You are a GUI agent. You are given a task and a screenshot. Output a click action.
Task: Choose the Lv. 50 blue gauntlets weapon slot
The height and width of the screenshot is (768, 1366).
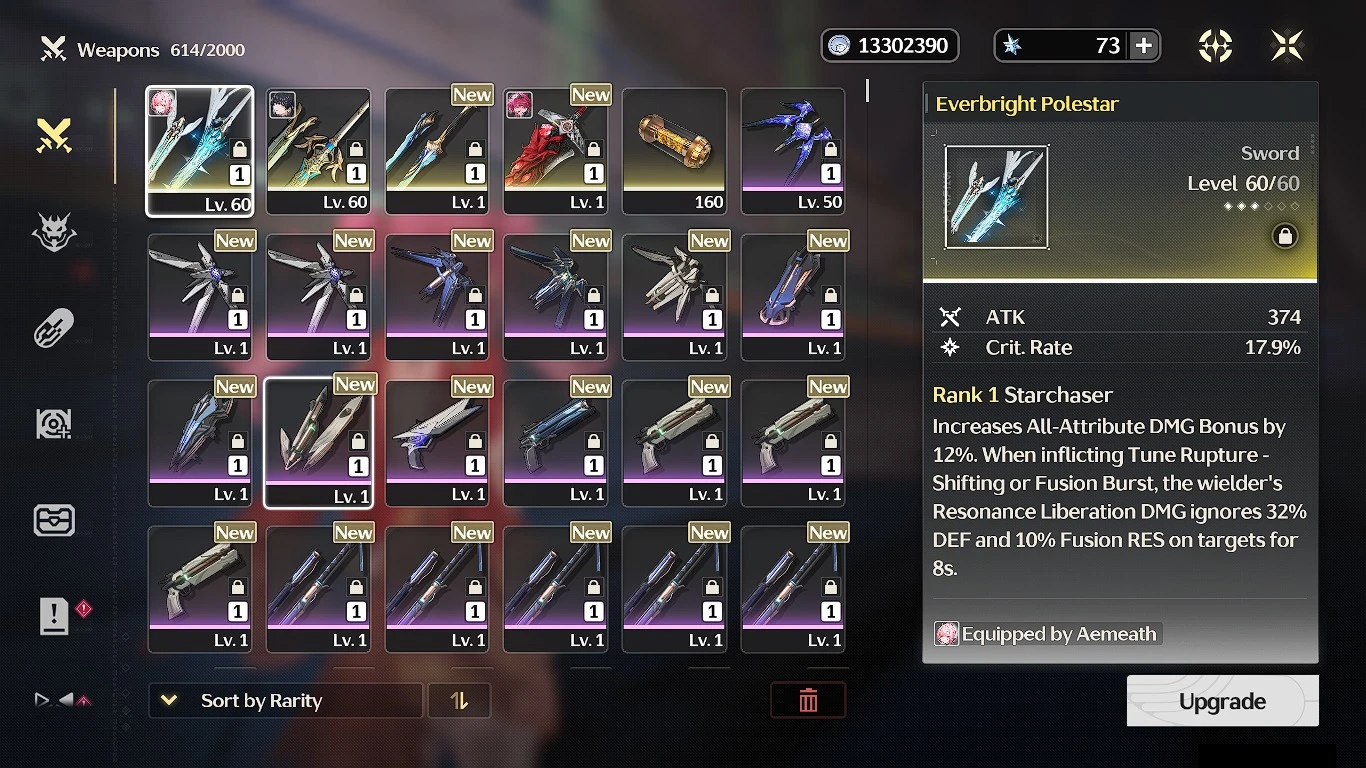(793, 150)
